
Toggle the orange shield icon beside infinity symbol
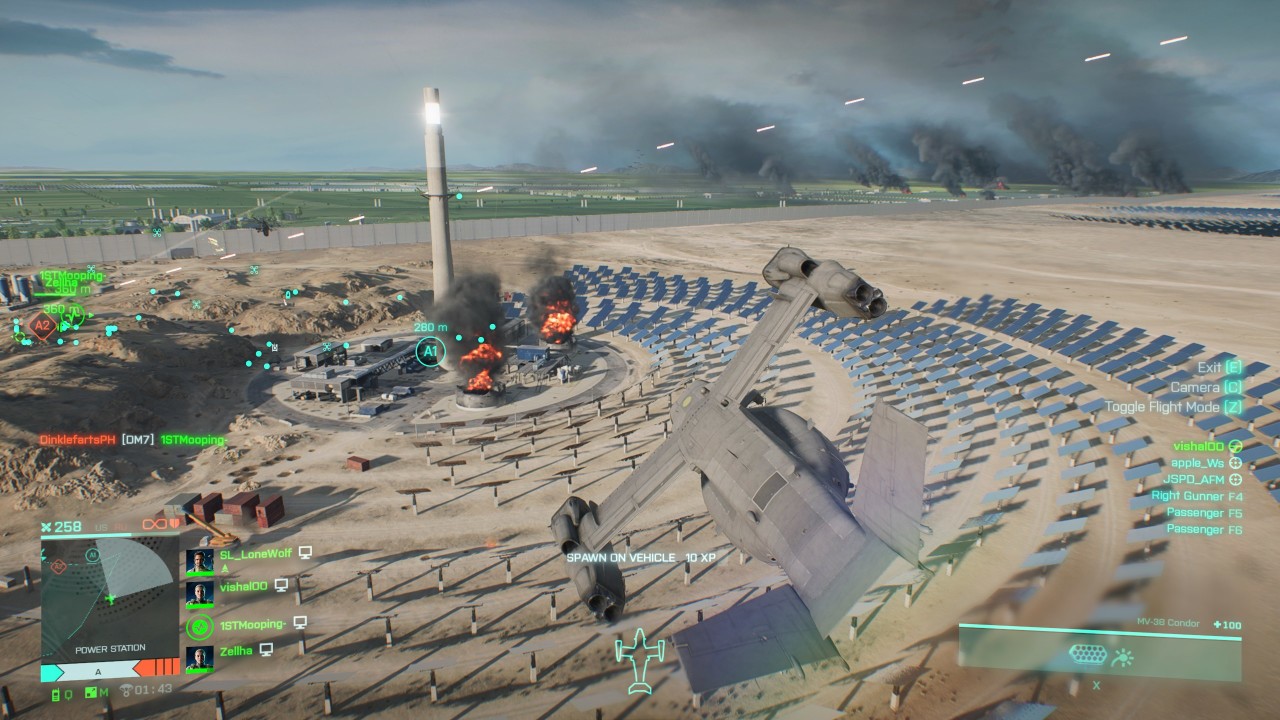[173, 524]
